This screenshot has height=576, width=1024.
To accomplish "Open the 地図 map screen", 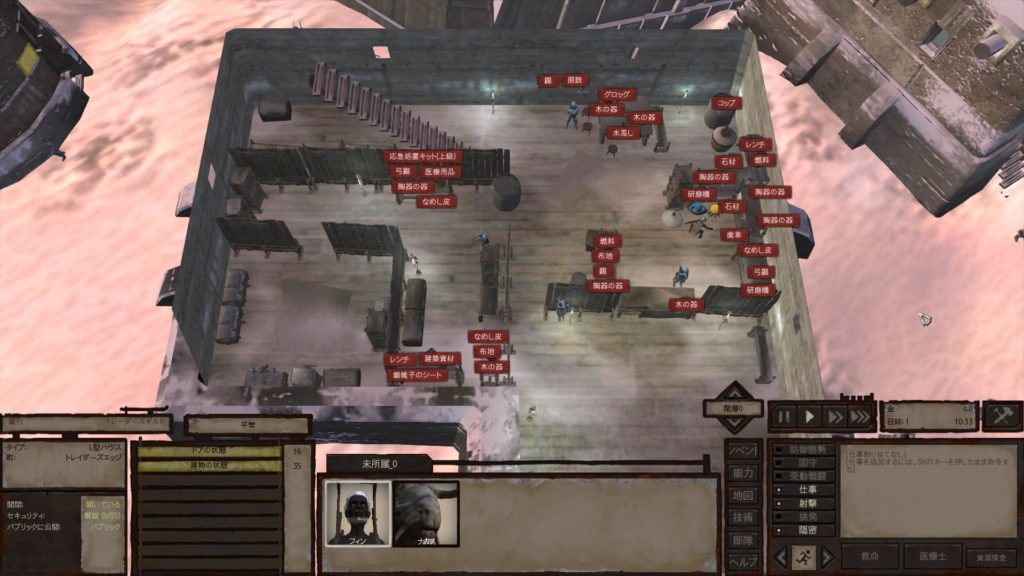I will [x=742, y=495].
